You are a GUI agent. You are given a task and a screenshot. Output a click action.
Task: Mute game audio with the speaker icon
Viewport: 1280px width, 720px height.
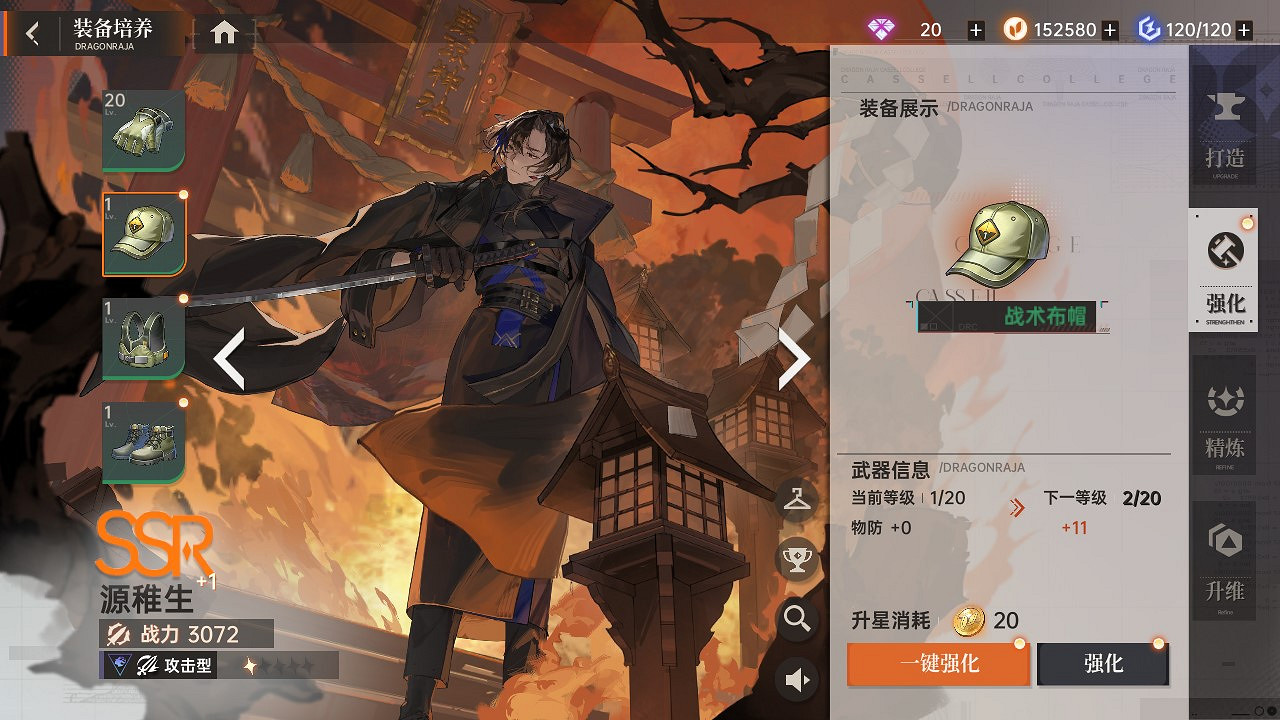(x=796, y=678)
